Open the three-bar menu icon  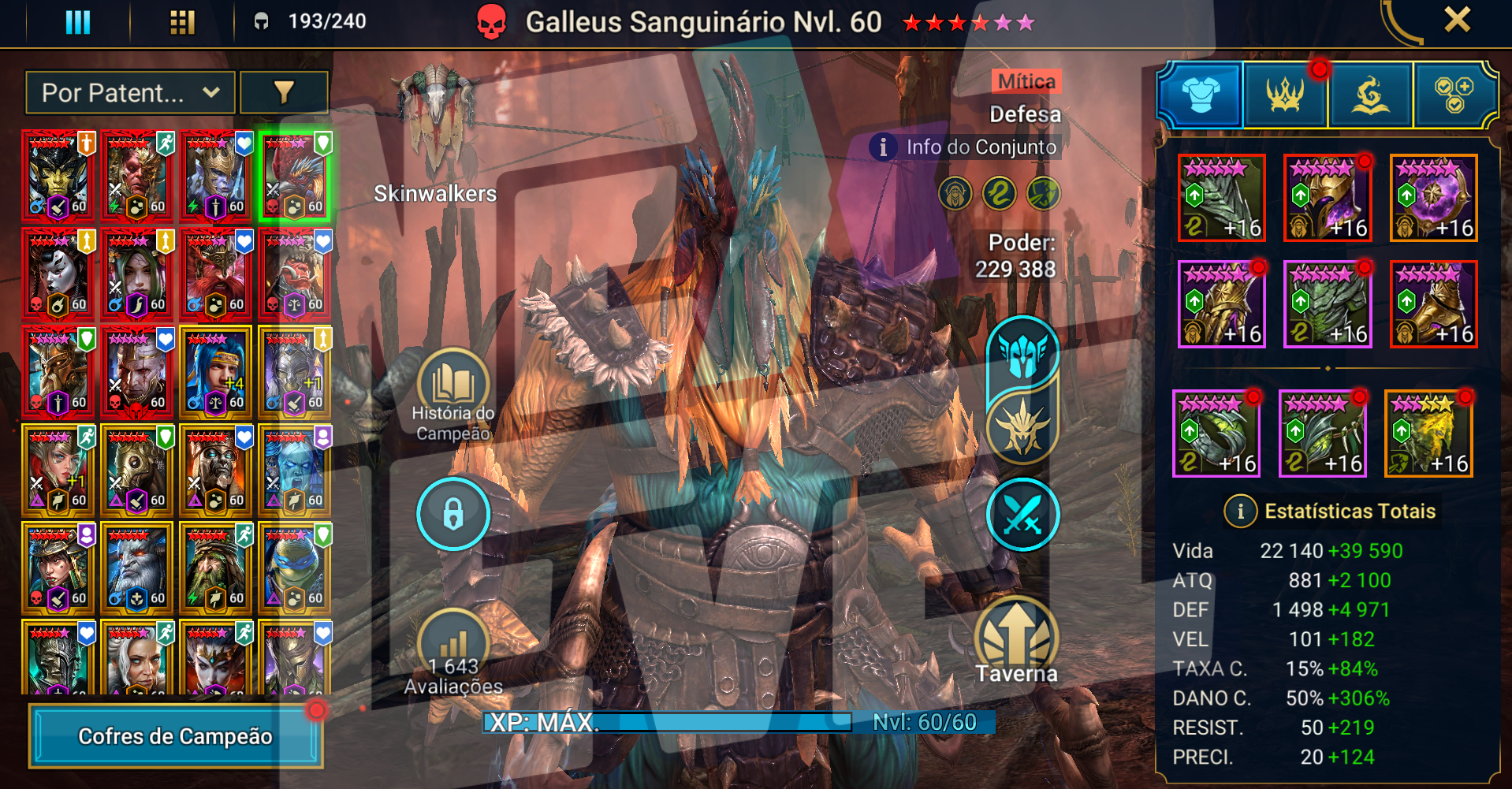[77, 22]
